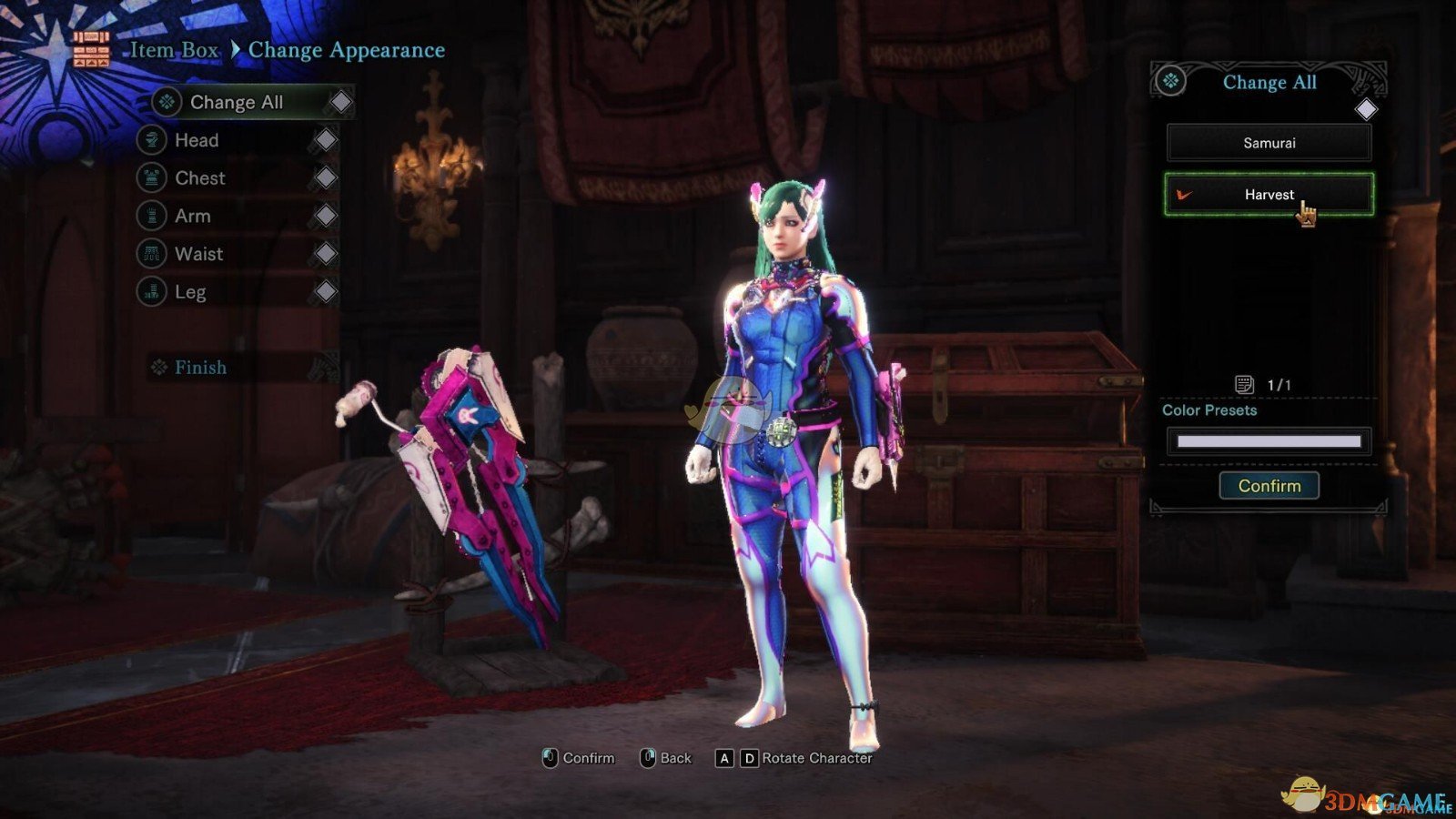Select the Leg armor icon
Viewport: 1456px width, 819px height.
pos(149,292)
